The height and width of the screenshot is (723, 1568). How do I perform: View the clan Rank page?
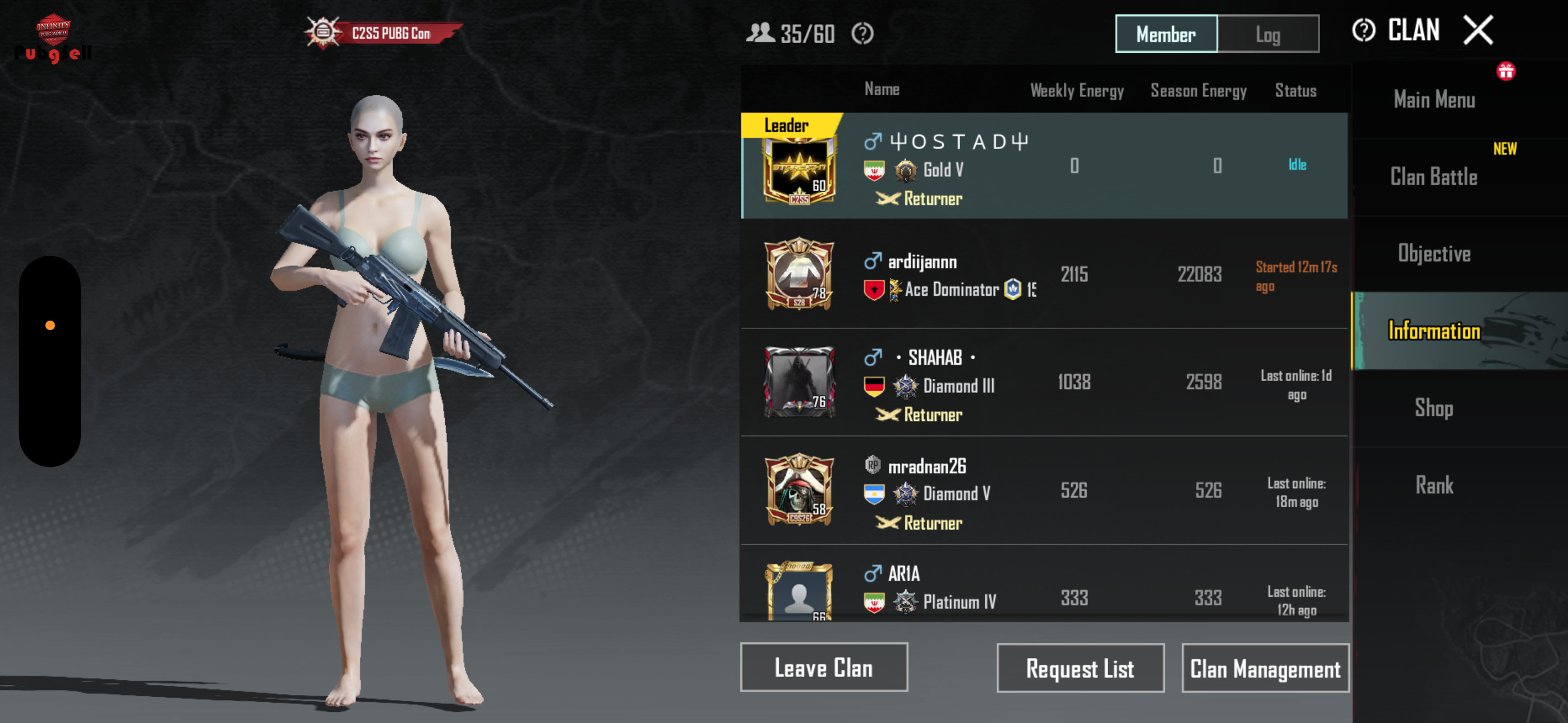tap(1433, 485)
